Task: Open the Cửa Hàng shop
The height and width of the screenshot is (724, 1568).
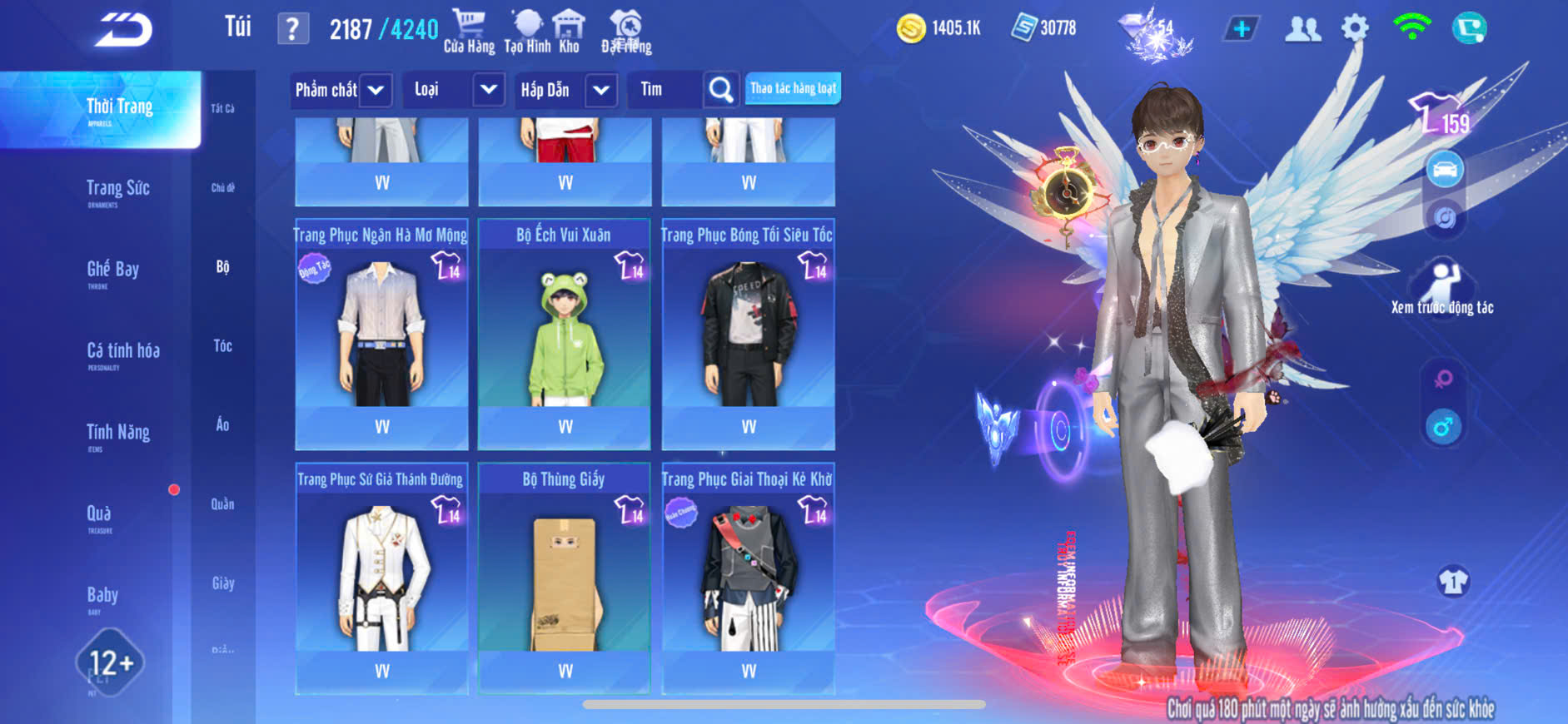Action: click(x=469, y=32)
